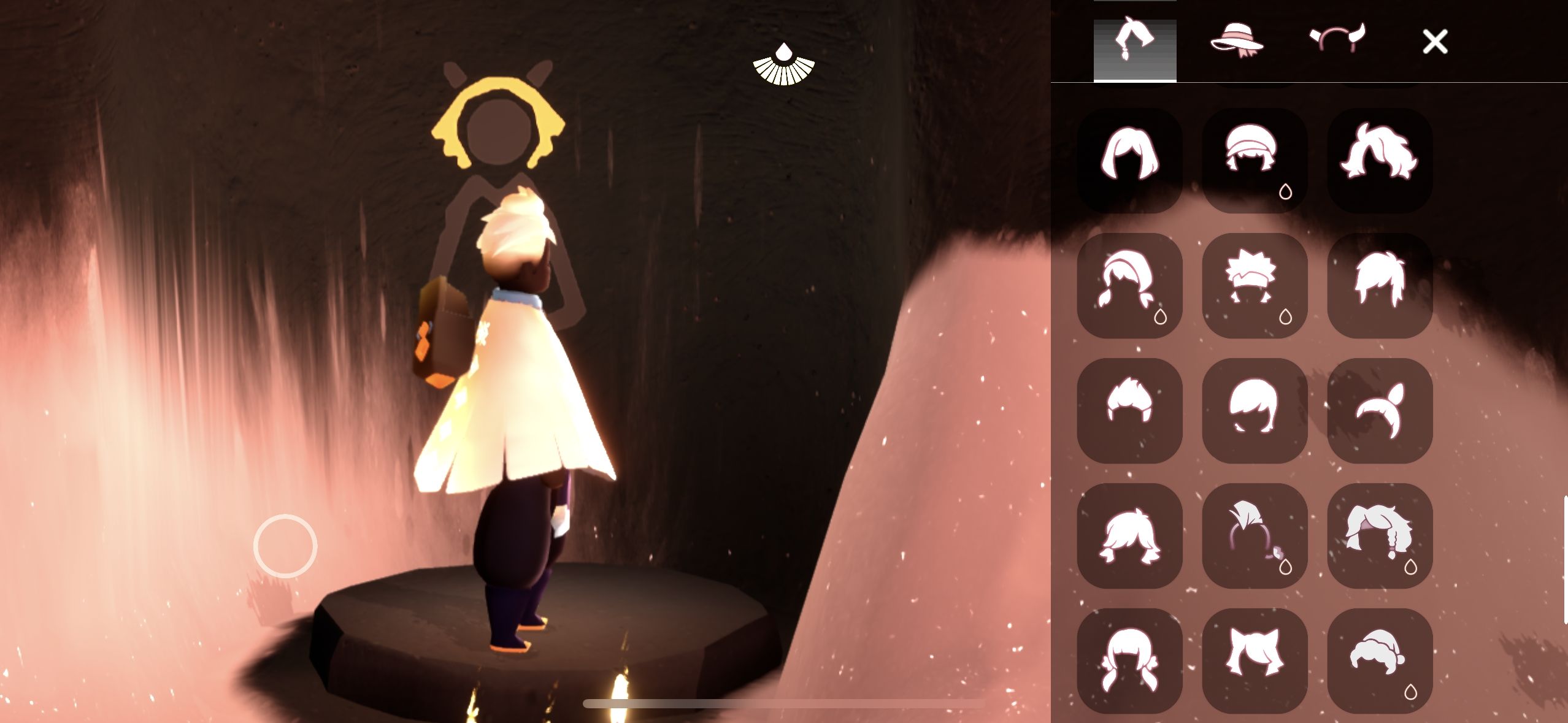Choose the purple headband ponytail hairstyle
The height and width of the screenshot is (723, 1568).
pos(1255,536)
